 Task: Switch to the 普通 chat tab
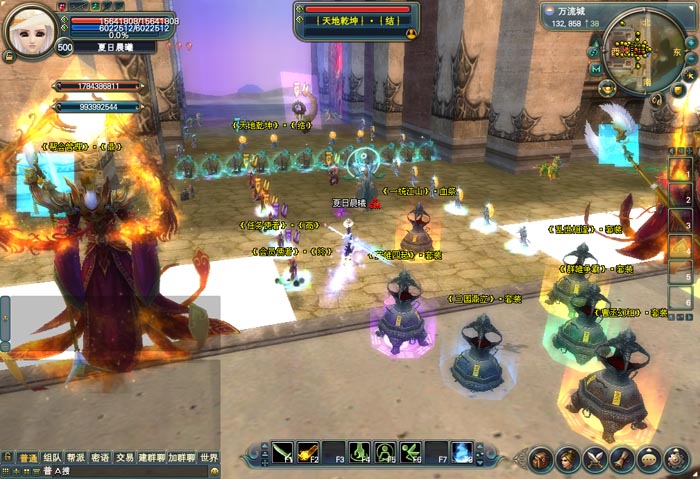pos(28,457)
